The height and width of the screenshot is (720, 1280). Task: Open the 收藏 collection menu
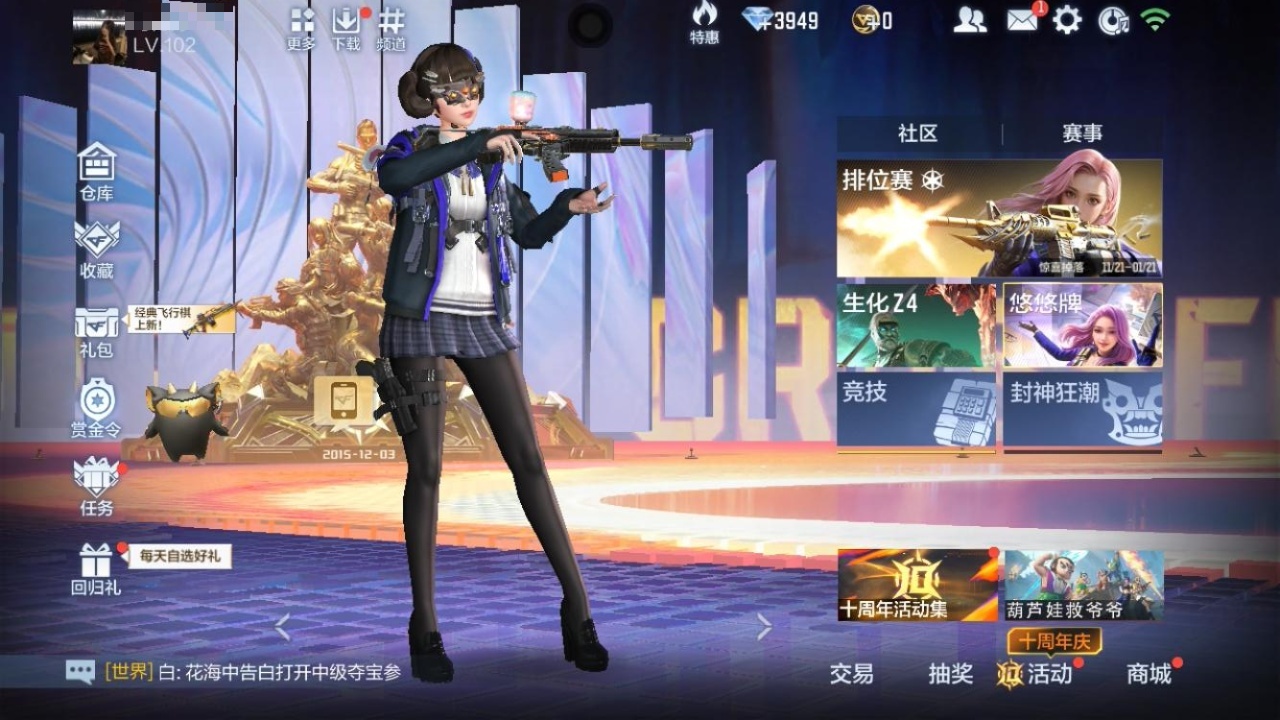click(97, 247)
